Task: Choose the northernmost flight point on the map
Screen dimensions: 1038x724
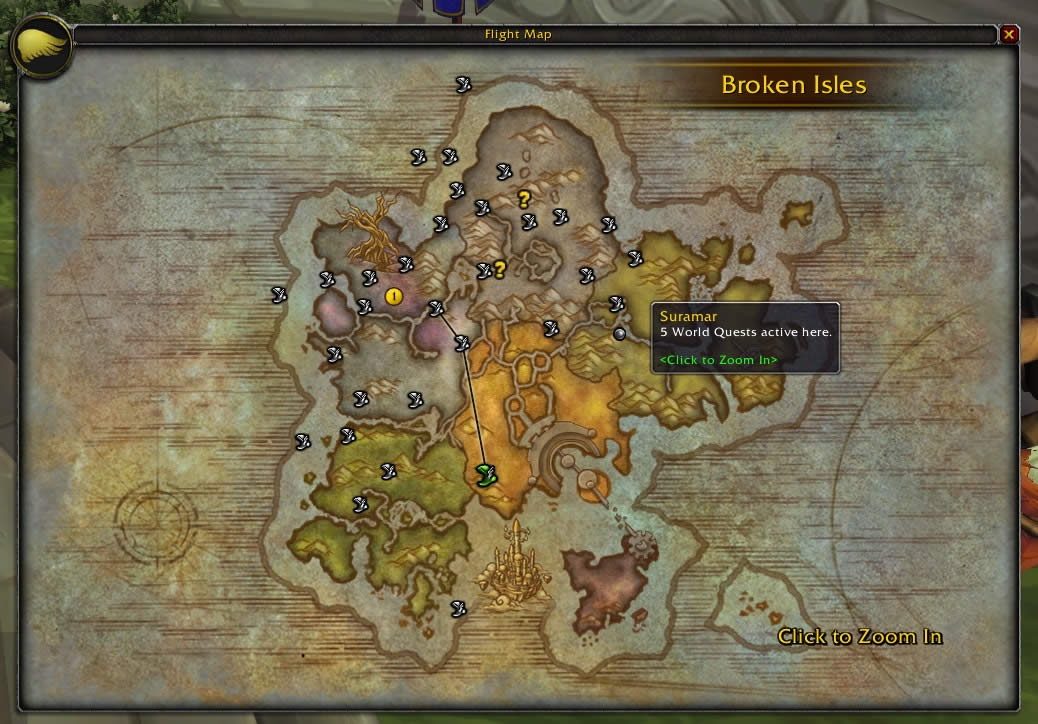Action: pyautogui.click(x=463, y=84)
